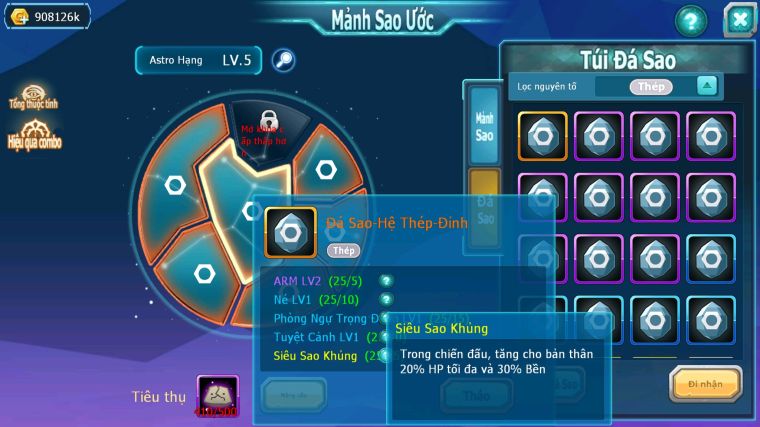Click the Tiêu thụ material icon
Image resolution: width=760 pixels, height=427 pixels.
(217, 396)
